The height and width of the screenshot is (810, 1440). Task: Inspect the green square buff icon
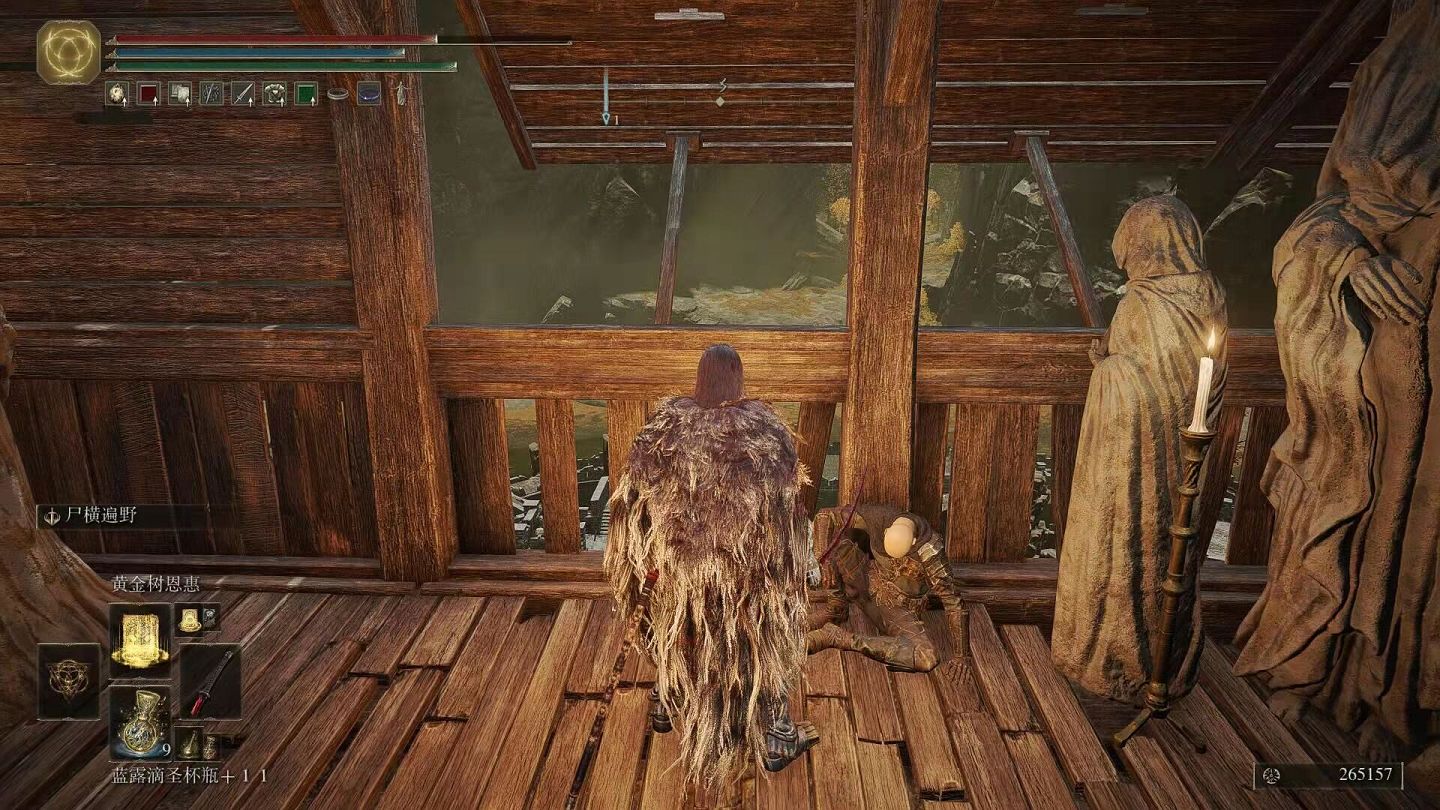305,93
